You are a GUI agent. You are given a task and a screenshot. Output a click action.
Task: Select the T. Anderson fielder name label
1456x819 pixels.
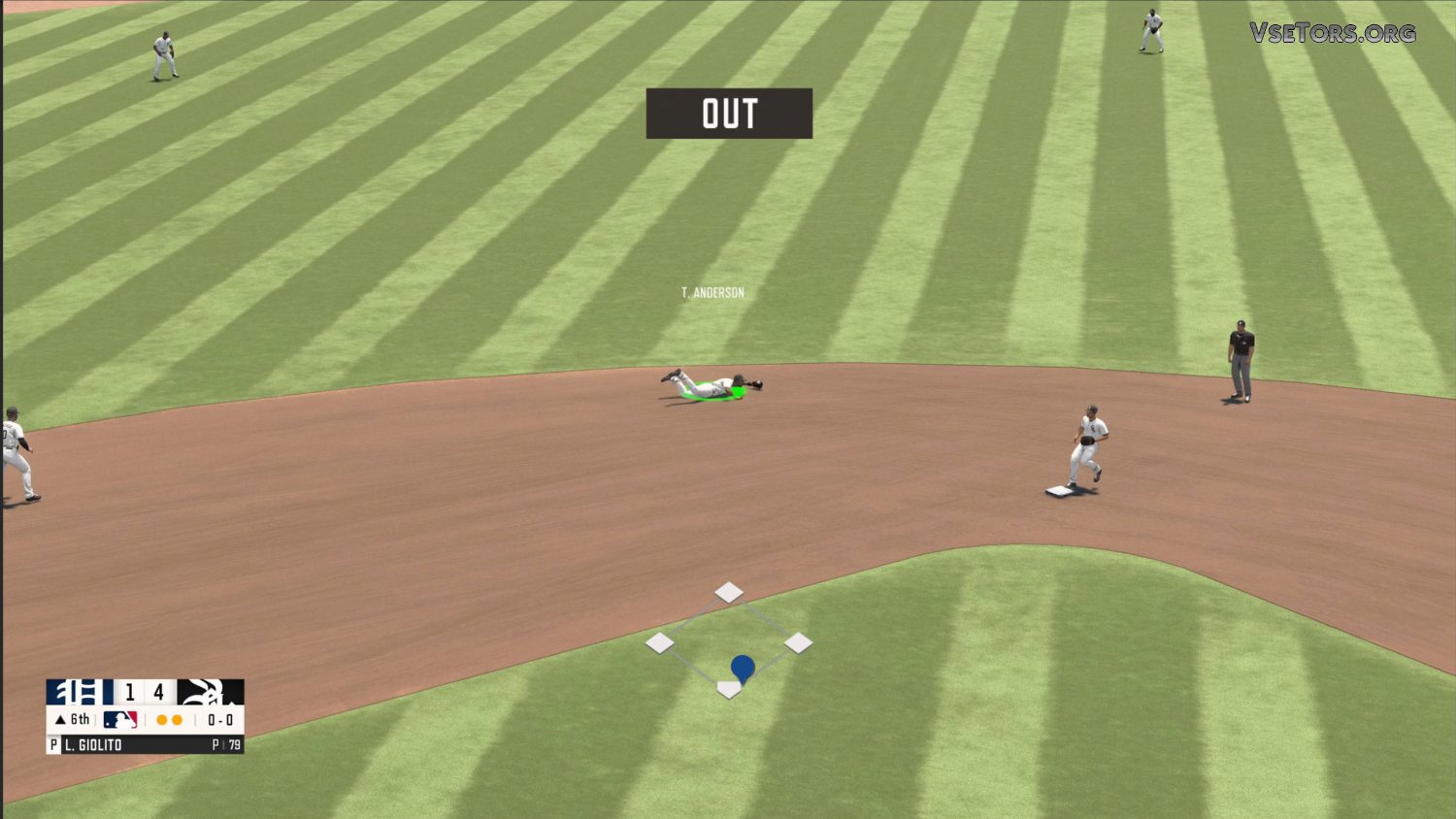712,292
